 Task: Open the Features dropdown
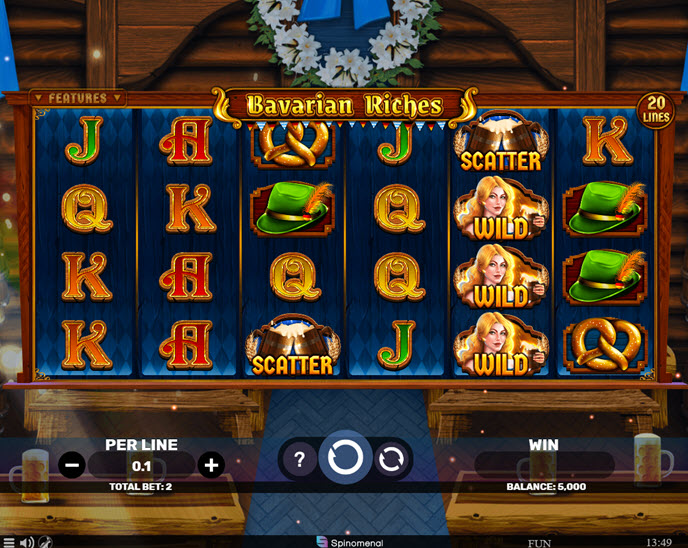78,98
